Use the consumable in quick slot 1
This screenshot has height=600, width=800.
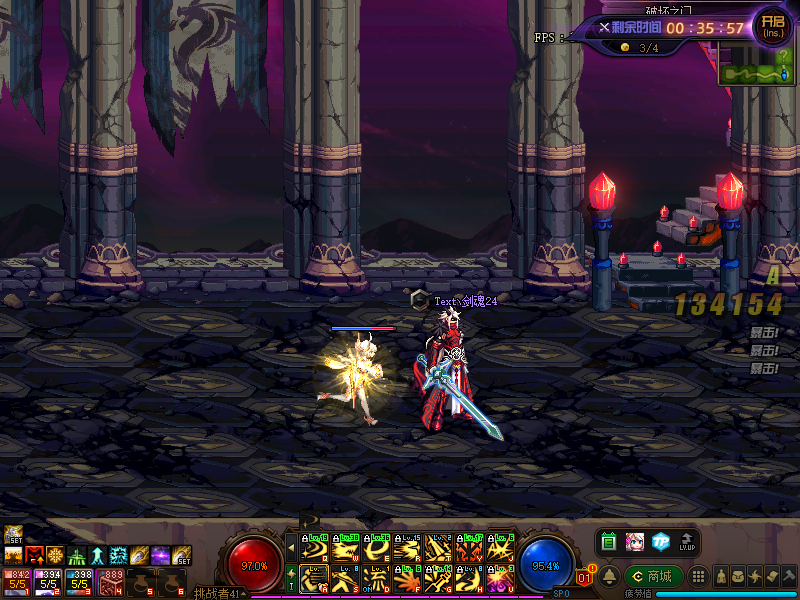(x=16, y=581)
